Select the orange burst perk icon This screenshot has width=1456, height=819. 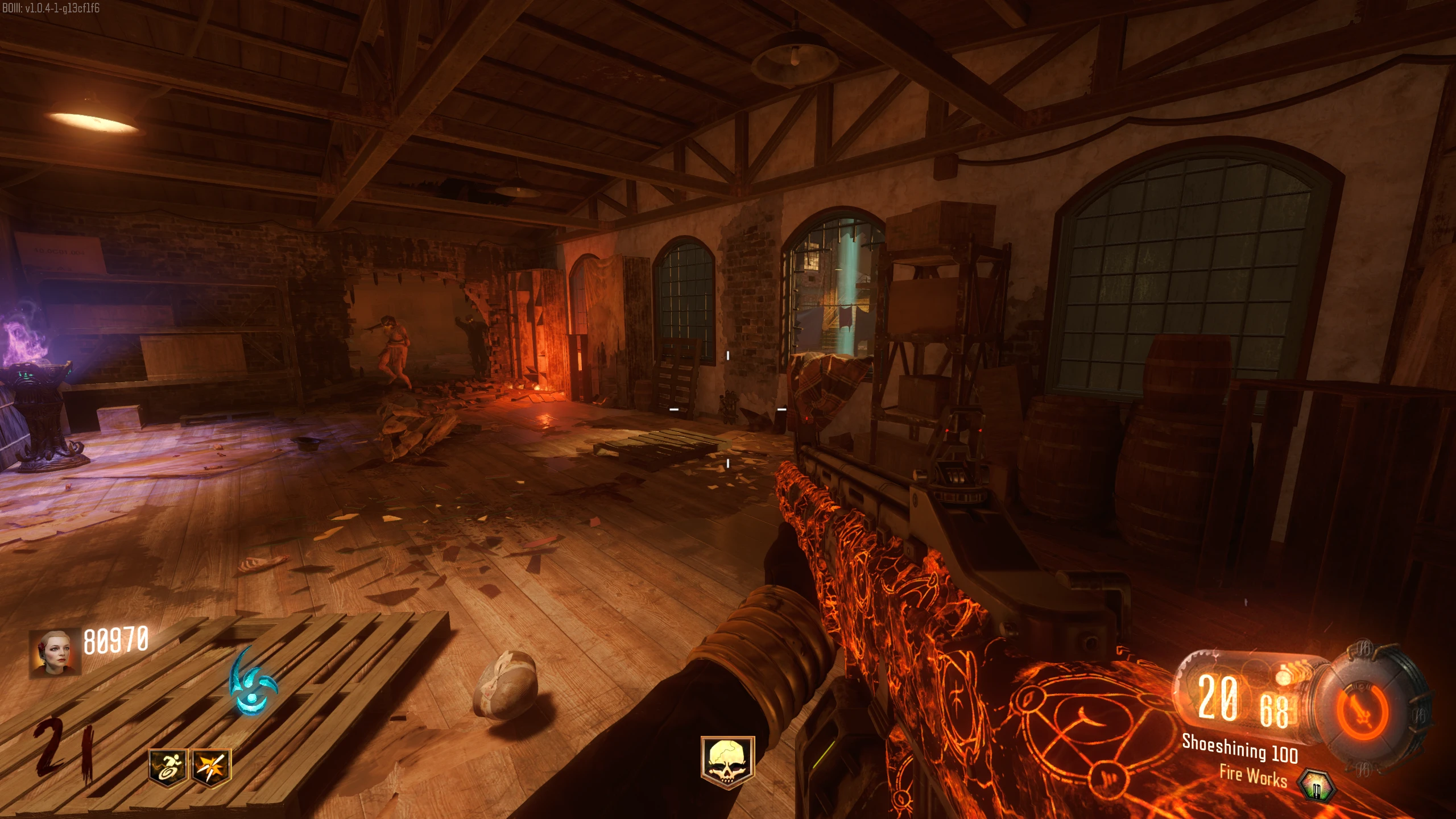point(212,767)
